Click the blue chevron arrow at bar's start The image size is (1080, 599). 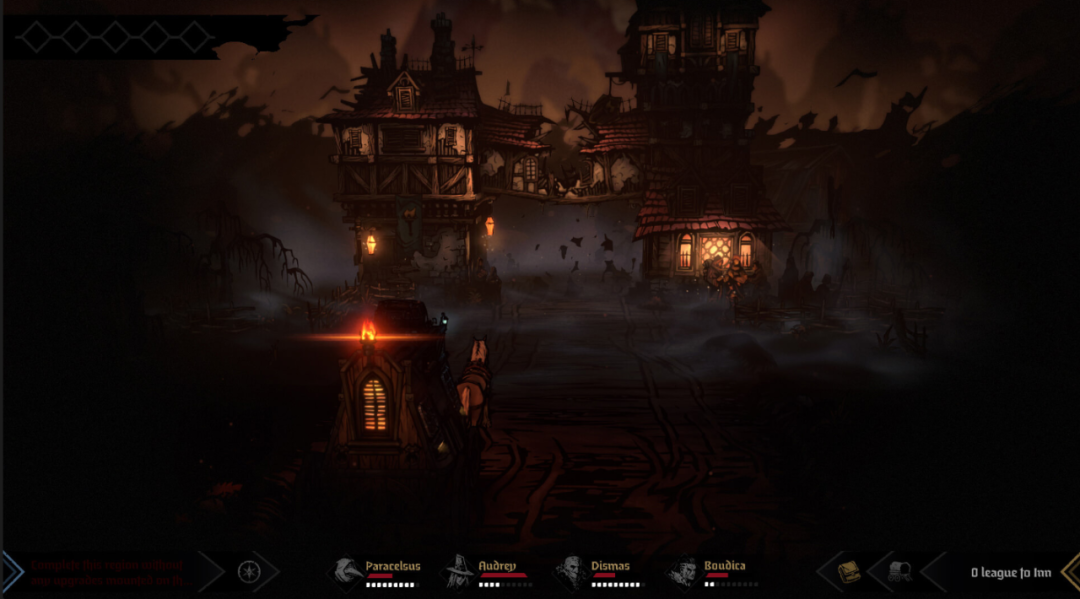click(11, 572)
